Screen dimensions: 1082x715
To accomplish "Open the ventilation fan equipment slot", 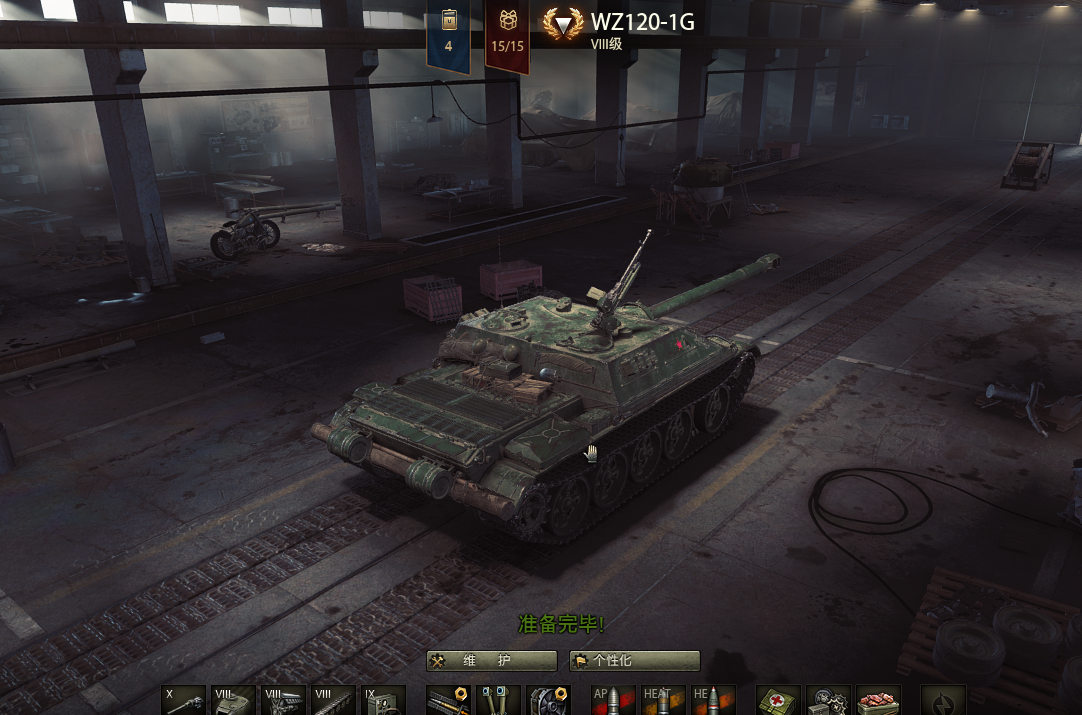I will pyautogui.click(x=548, y=700).
